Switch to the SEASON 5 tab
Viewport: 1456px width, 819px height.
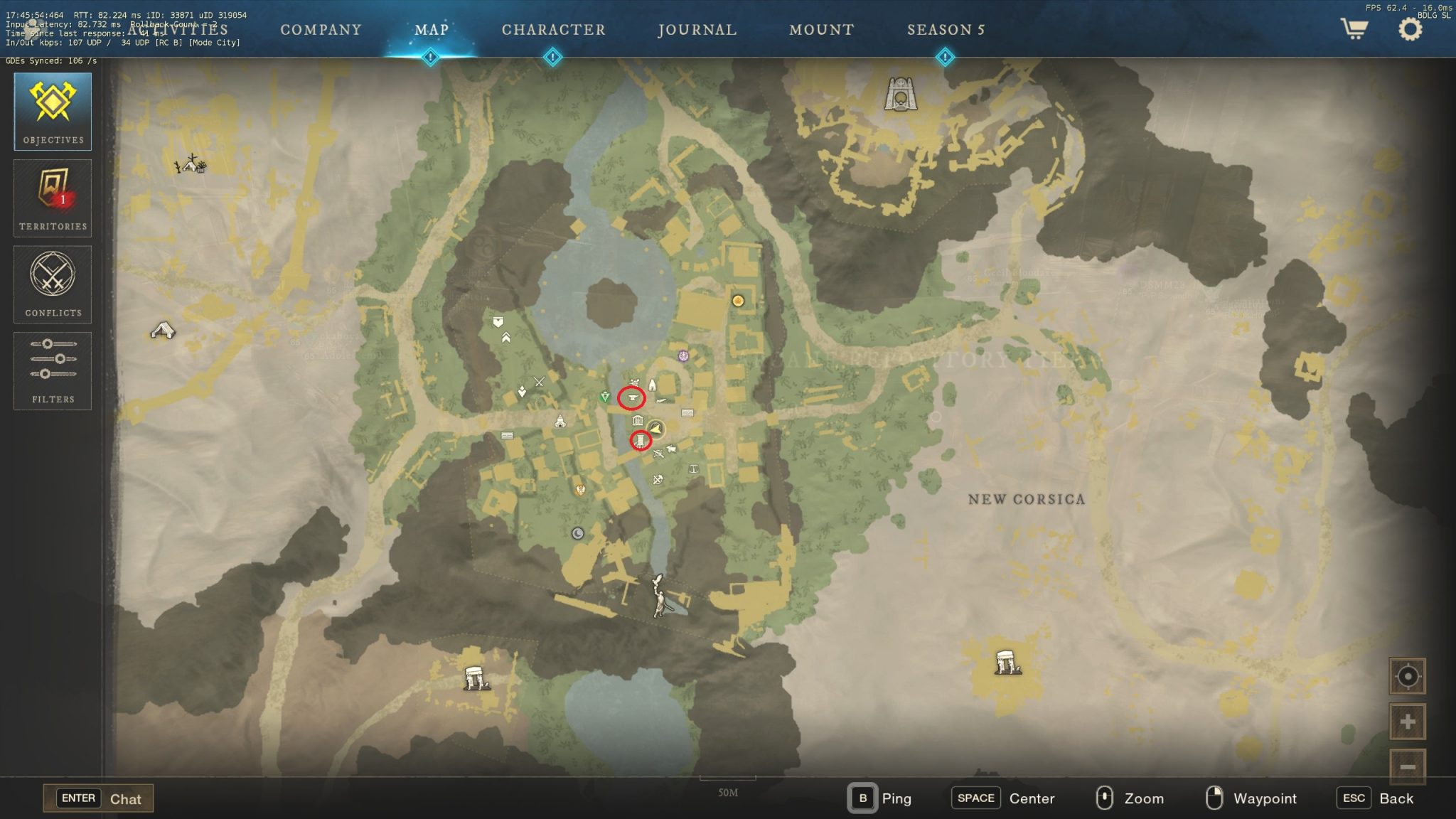[x=946, y=30]
